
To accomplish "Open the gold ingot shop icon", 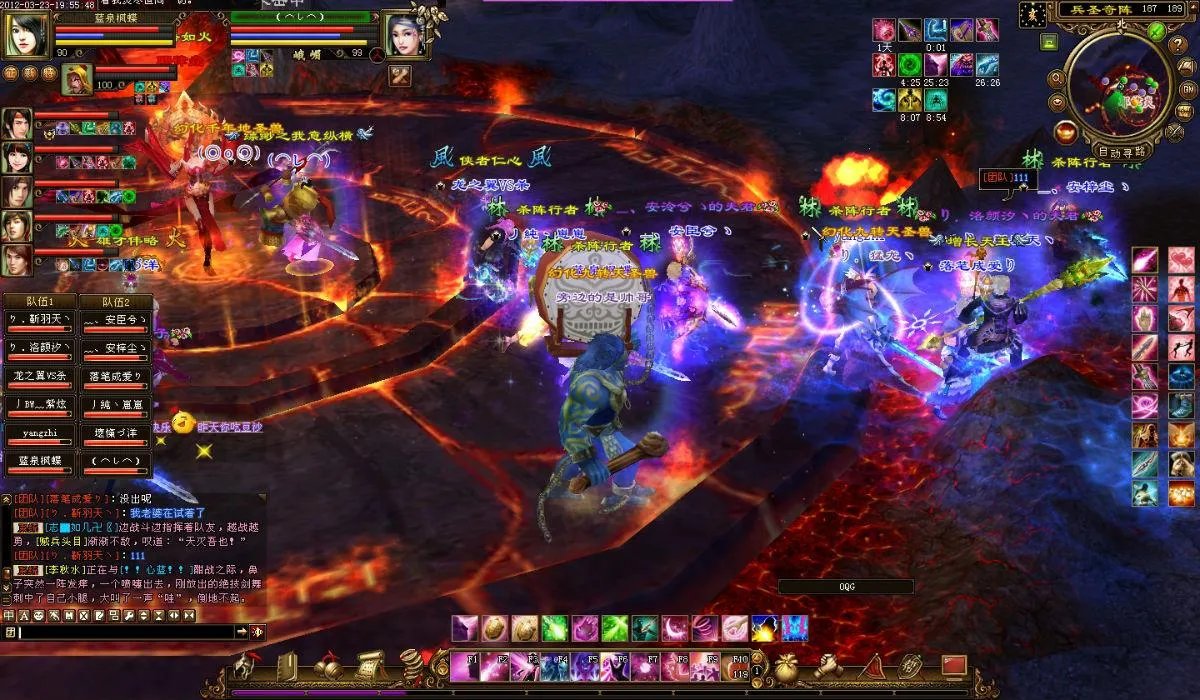I will click(x=1065, y=131).
